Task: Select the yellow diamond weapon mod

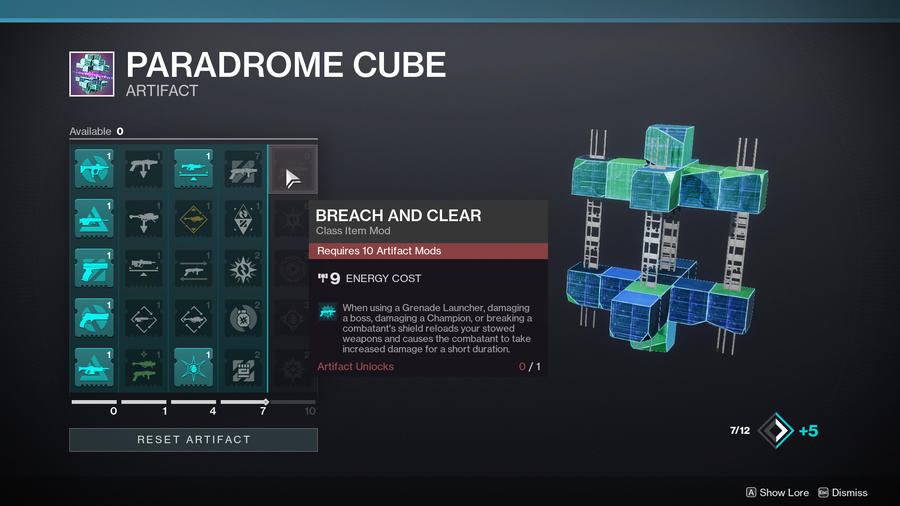Action: point(194,219)
